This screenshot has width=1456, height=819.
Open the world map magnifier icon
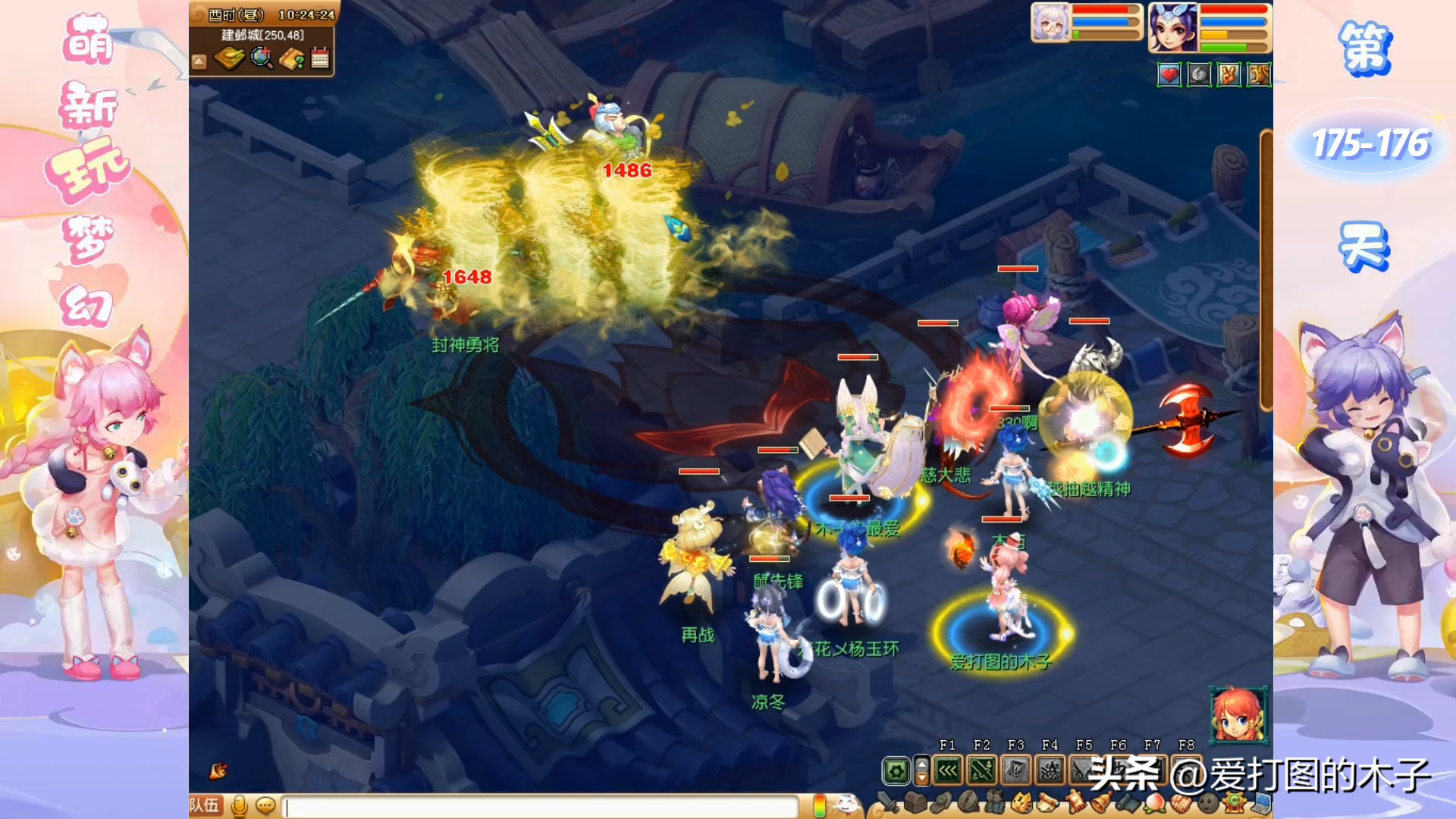(x=262, y=58)
